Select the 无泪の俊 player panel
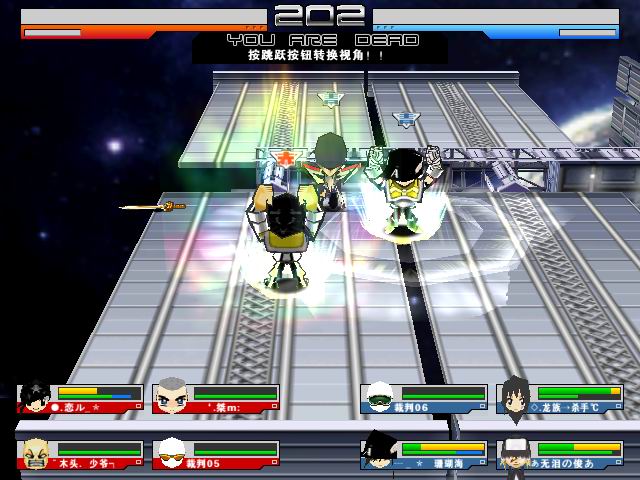Viewport: 640px width, 480px height. (560, 453)
